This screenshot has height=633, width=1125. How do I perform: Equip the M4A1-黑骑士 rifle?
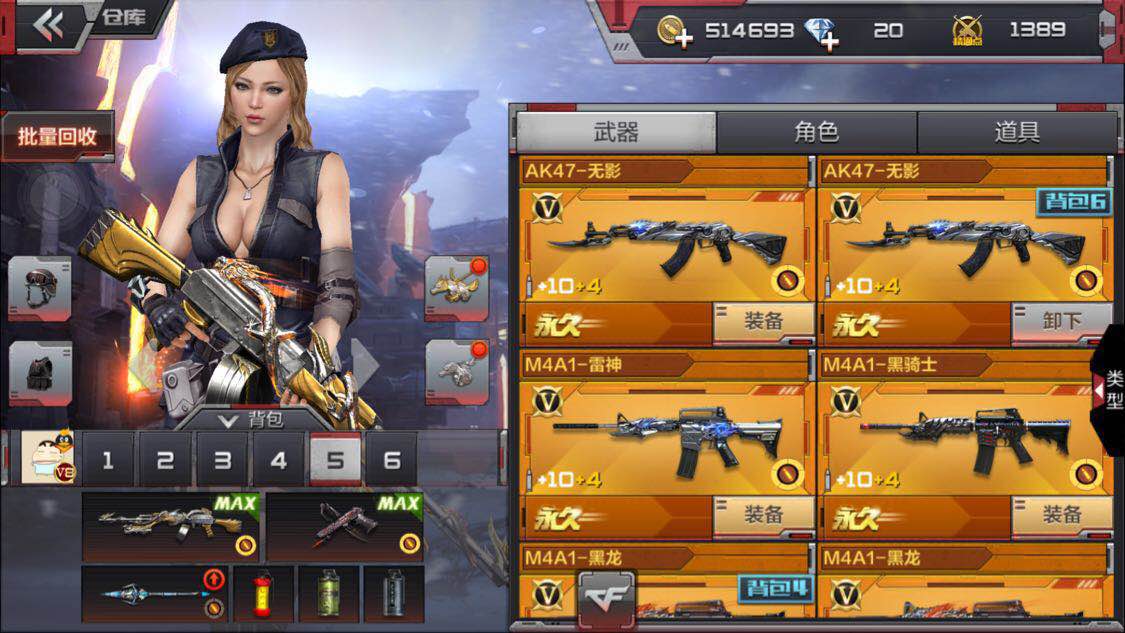[x=1061, y=515]
